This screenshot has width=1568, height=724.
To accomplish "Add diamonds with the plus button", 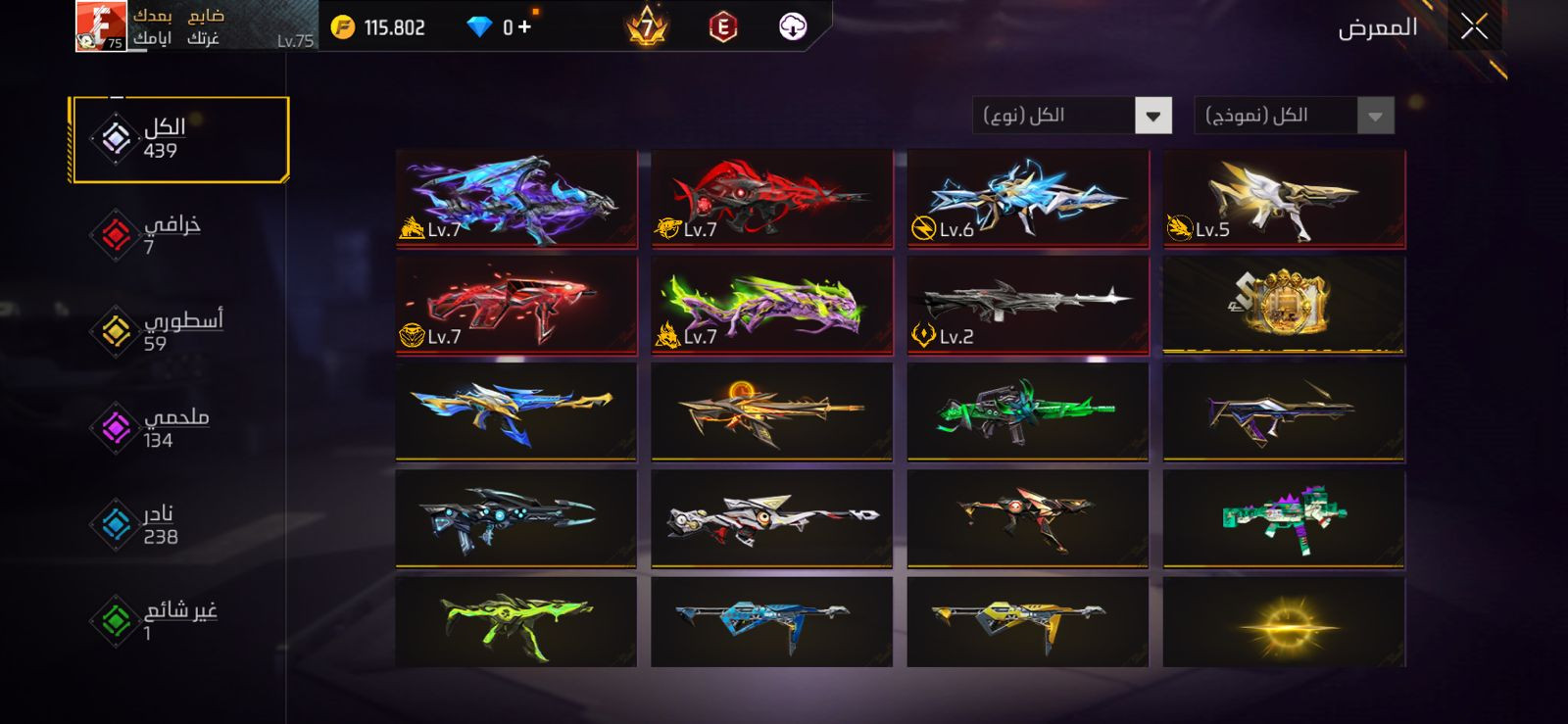I will tap(525, 26).
